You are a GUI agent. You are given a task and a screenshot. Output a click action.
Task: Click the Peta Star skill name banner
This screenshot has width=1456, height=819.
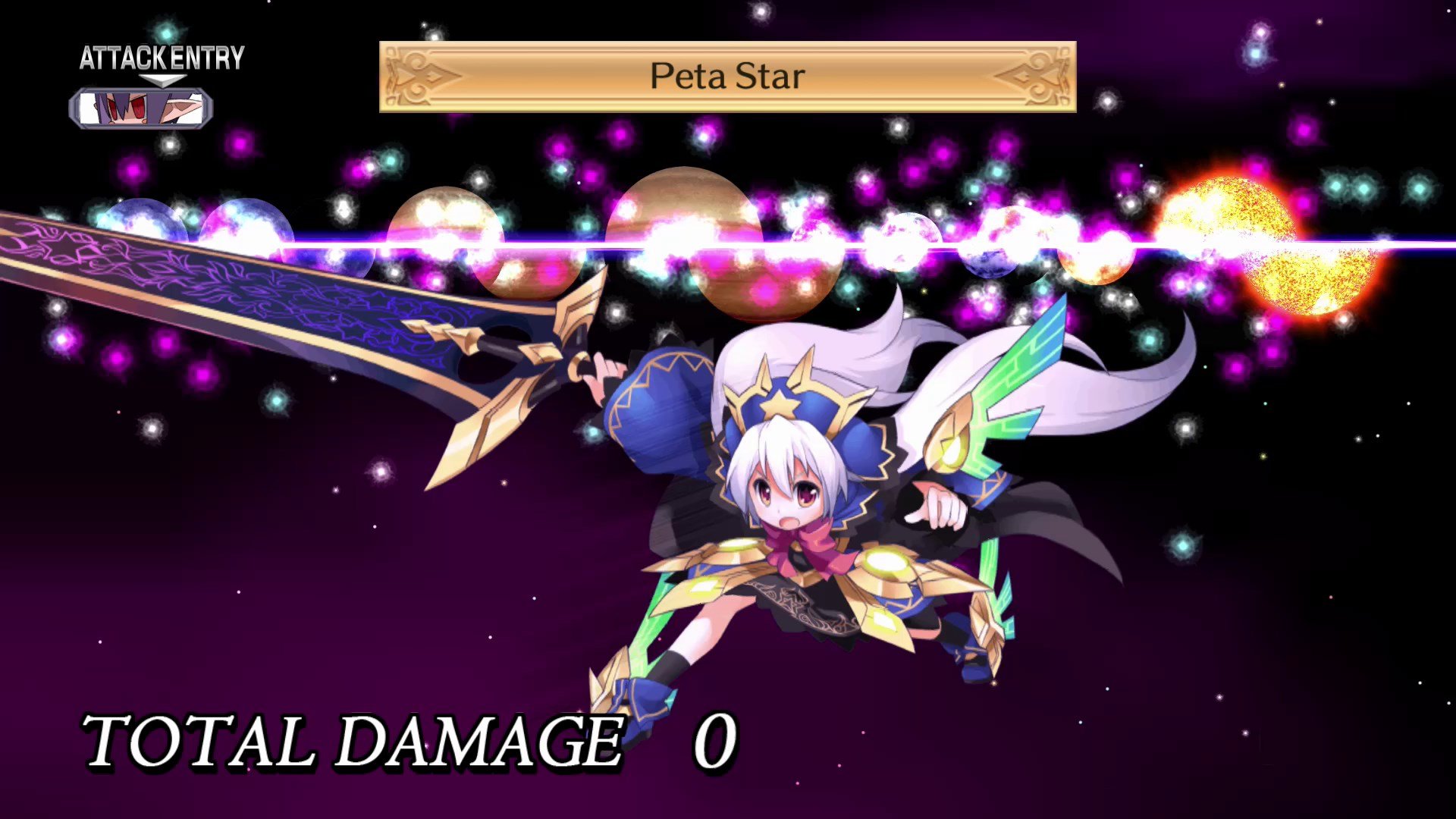click(x=726, y=76)
